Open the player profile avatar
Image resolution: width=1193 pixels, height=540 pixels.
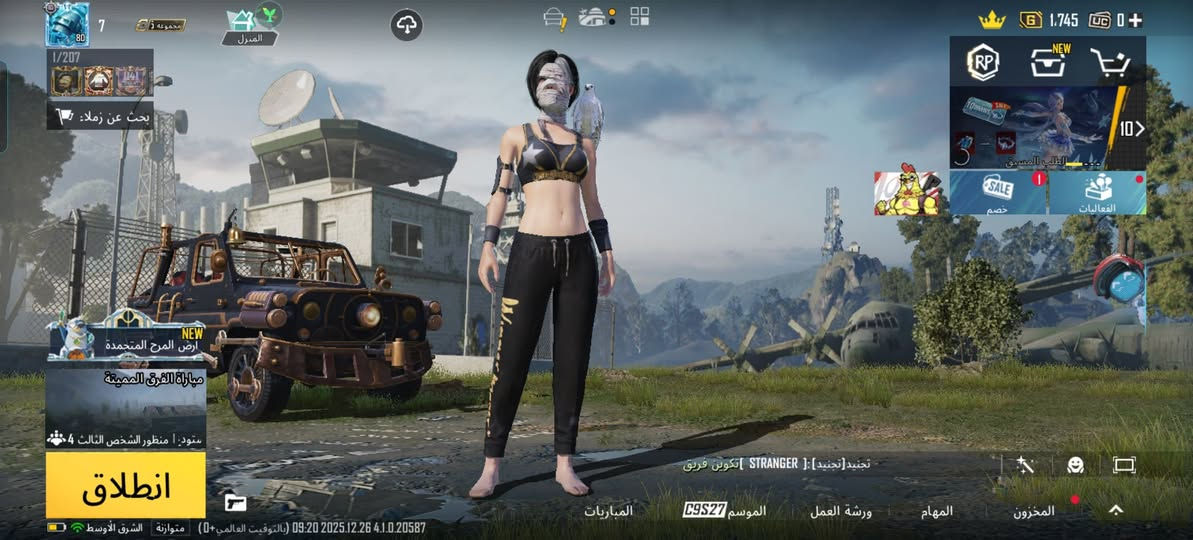coord(67,24)
